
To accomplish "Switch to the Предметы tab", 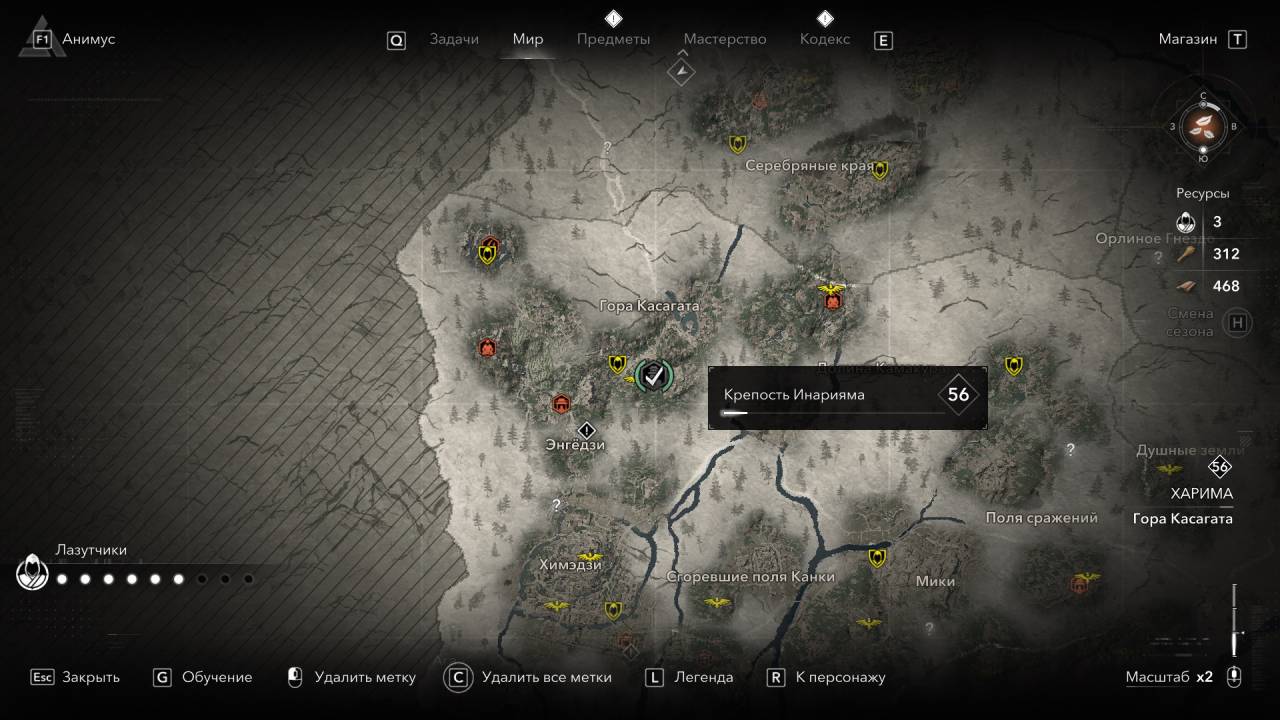I will pos(613,39).
